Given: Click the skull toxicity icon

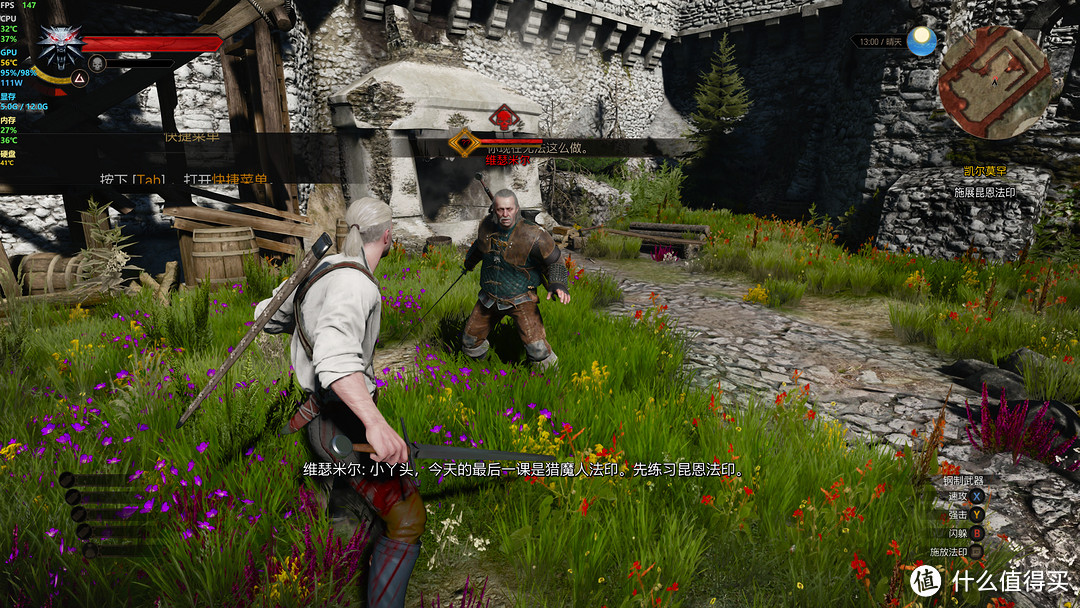Looking at the screenshot, I should [98, 63].
